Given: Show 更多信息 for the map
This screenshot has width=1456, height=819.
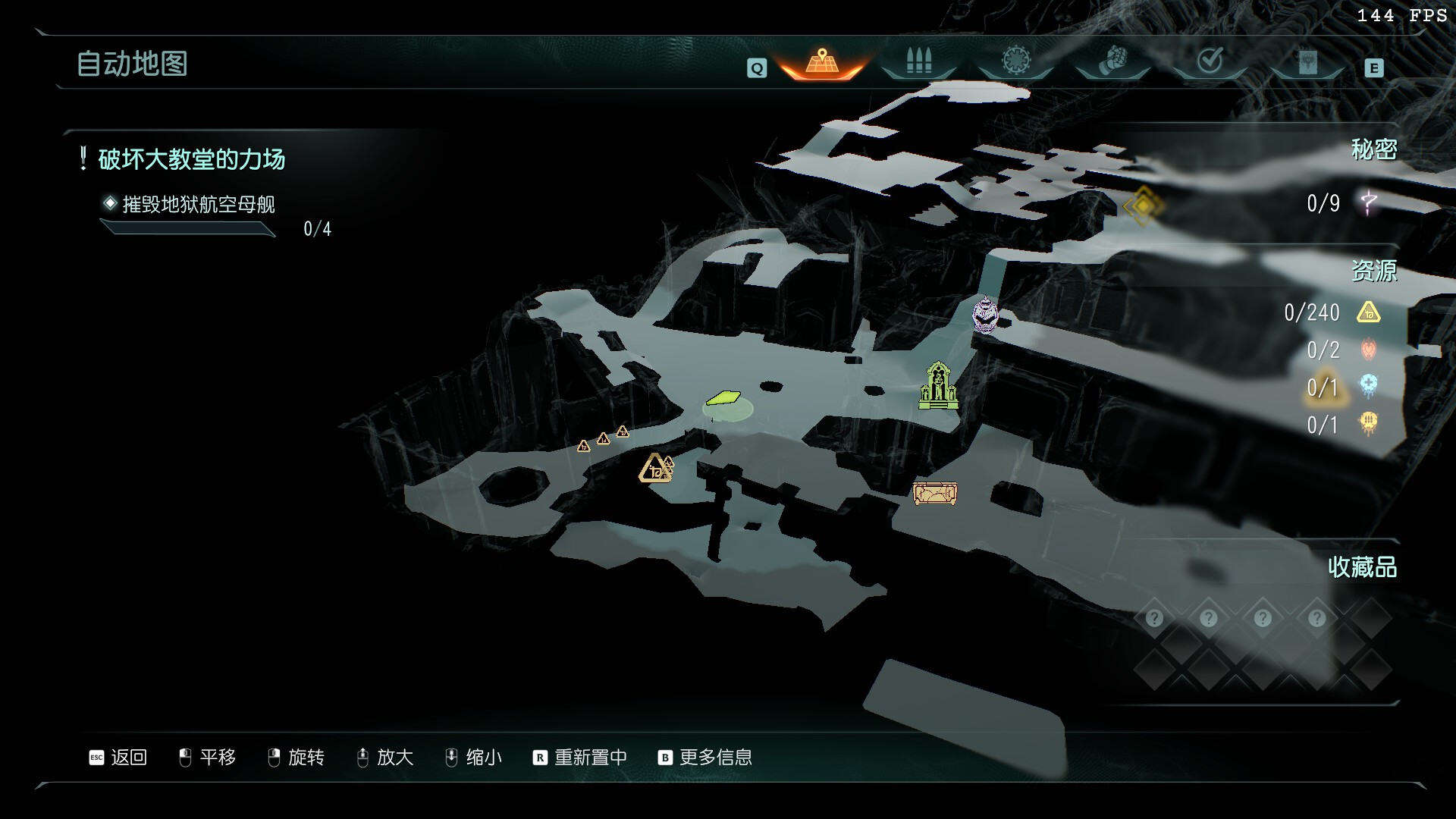Looking at the screenshot, I should [x=705, y=758].
